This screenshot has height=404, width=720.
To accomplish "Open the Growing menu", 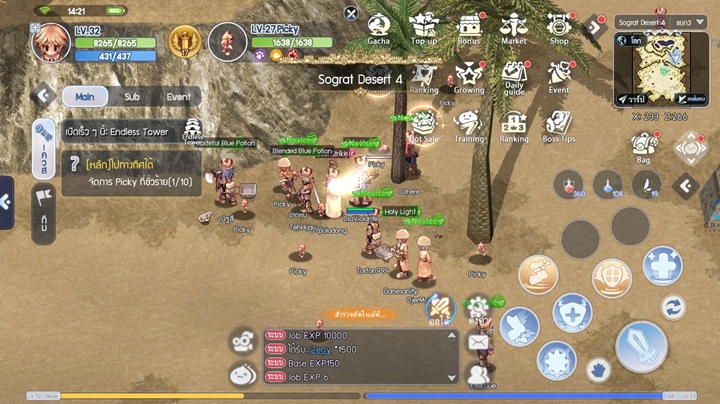I will 469,76.
